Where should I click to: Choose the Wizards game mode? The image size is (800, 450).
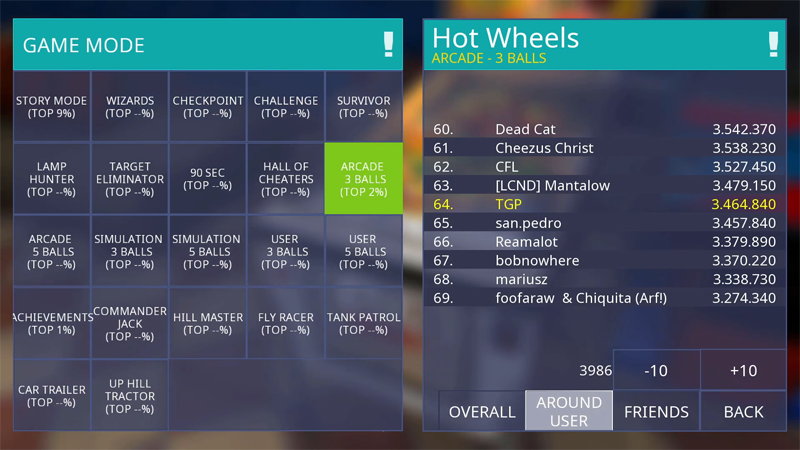click(x=130, y=107)
